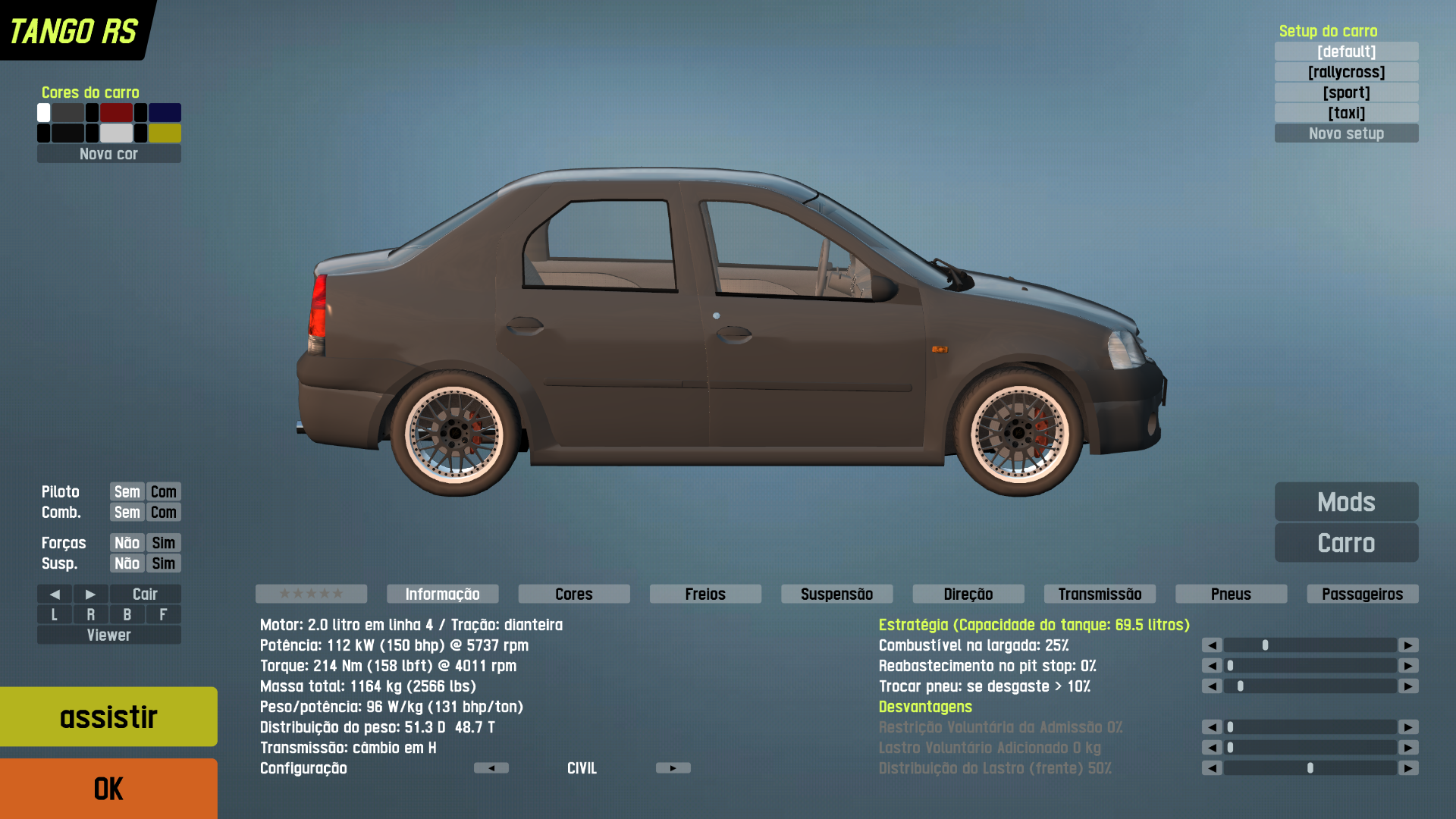Go to the Pneus tab

(1231, 594)
